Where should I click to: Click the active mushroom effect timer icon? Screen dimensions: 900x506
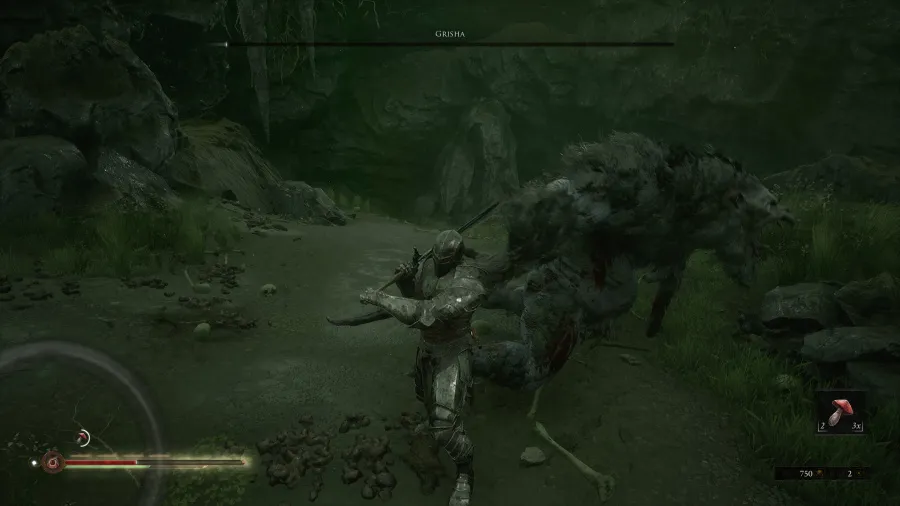84,436
